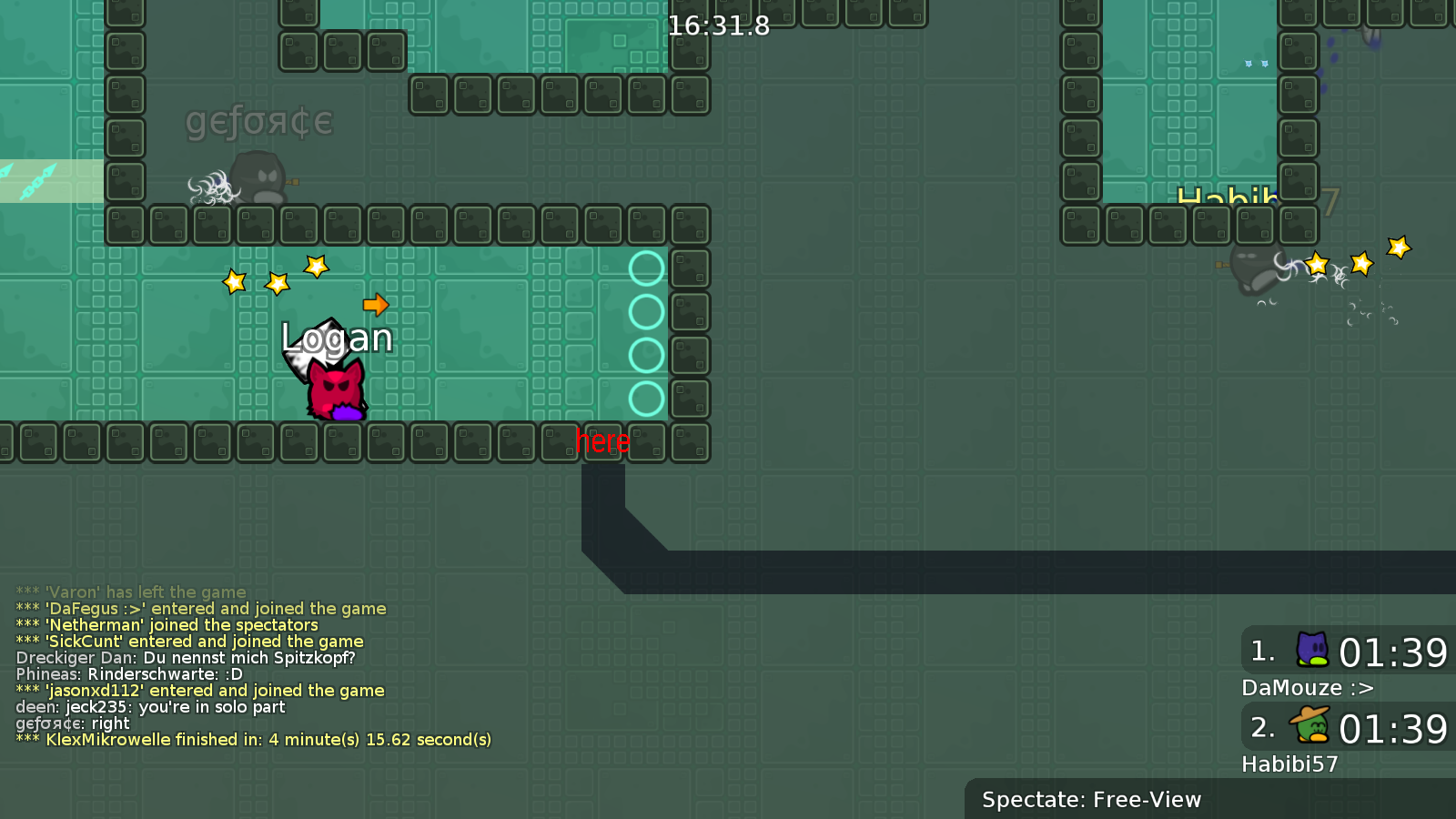Click the red 'here' text on the map
The height and width of the screenshot is (819, 1456).
(602, 440)
